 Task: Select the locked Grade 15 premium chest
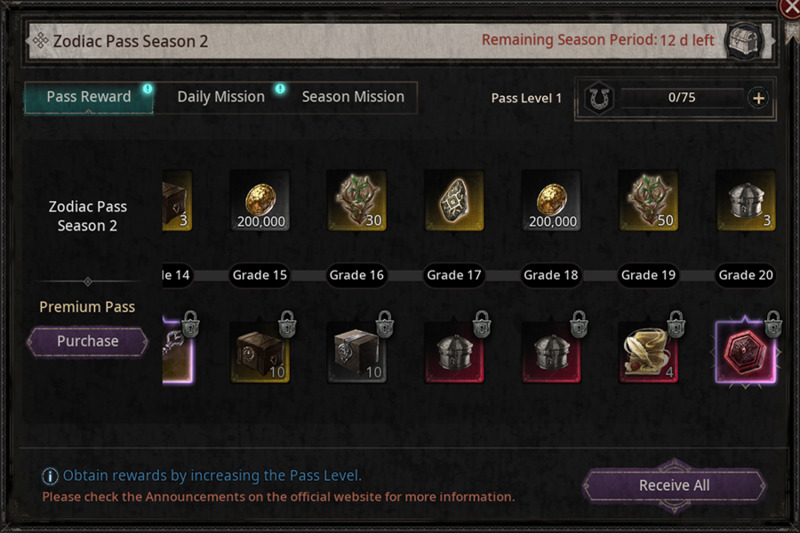click(259, 352)
